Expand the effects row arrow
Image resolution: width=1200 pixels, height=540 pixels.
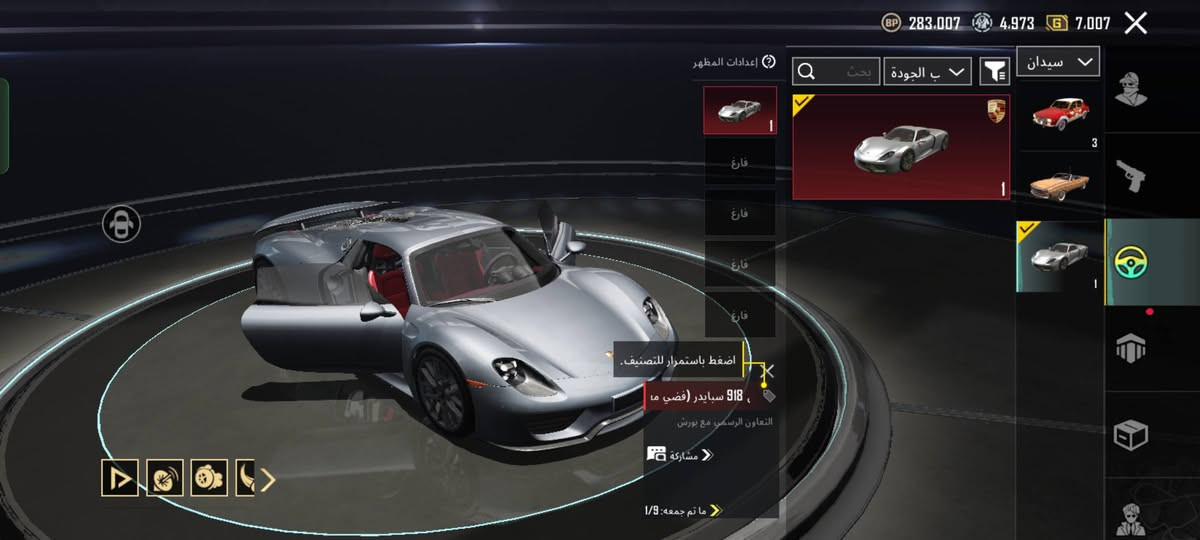coord(267,480)
